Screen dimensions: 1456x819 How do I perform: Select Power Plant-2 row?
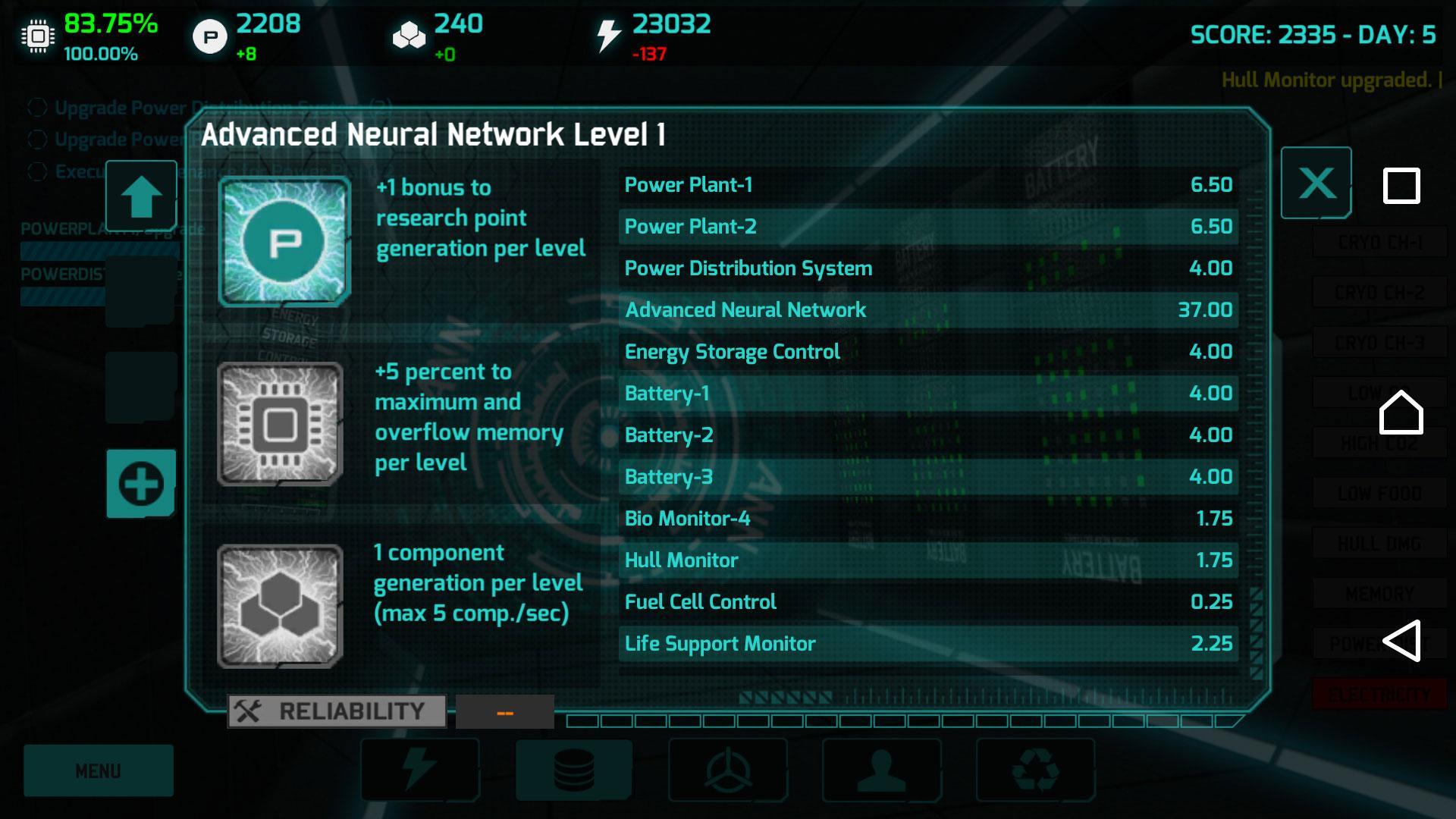click(x=928, y=227)
